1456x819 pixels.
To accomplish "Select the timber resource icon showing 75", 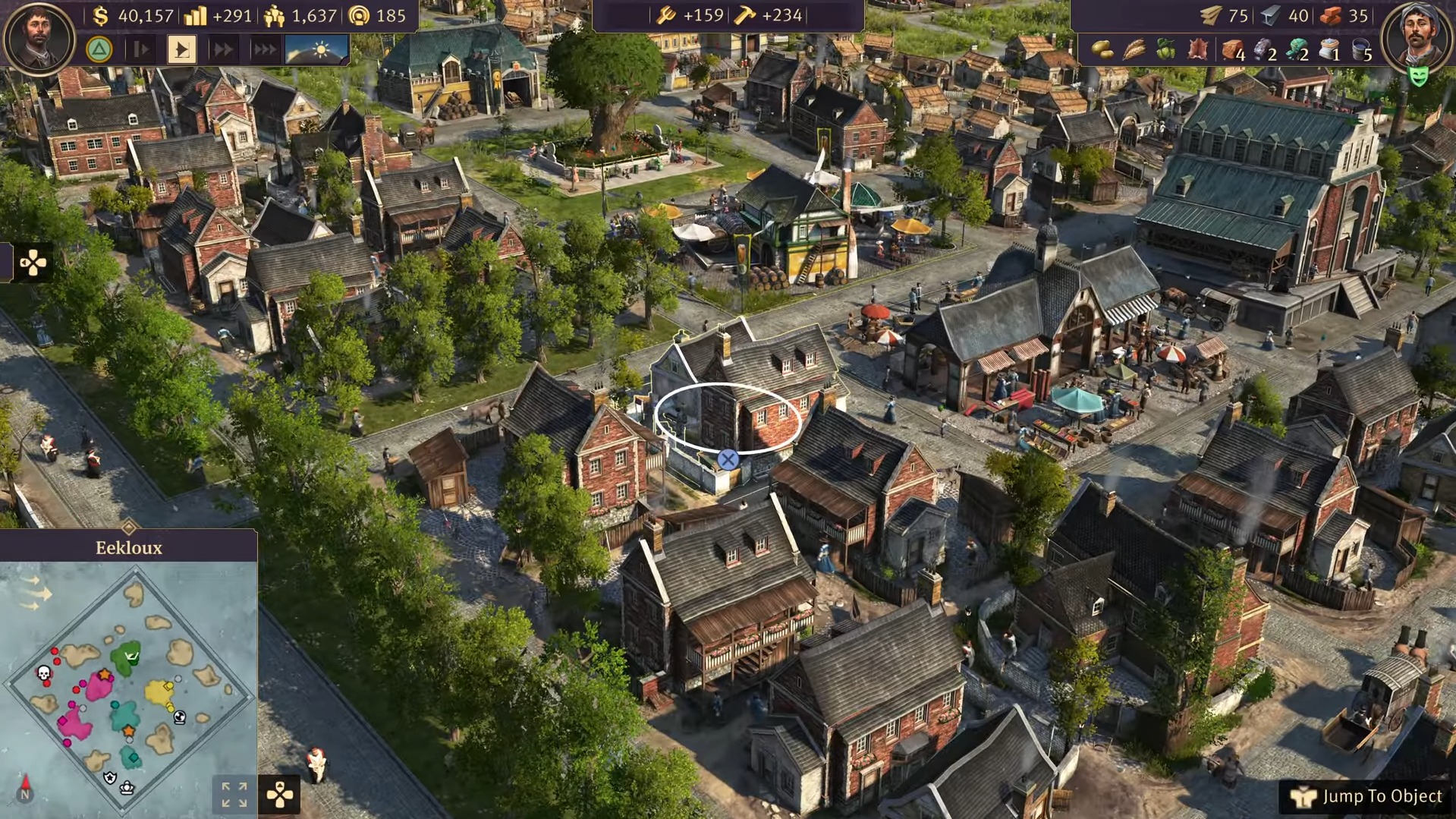I will (1210, 16).
